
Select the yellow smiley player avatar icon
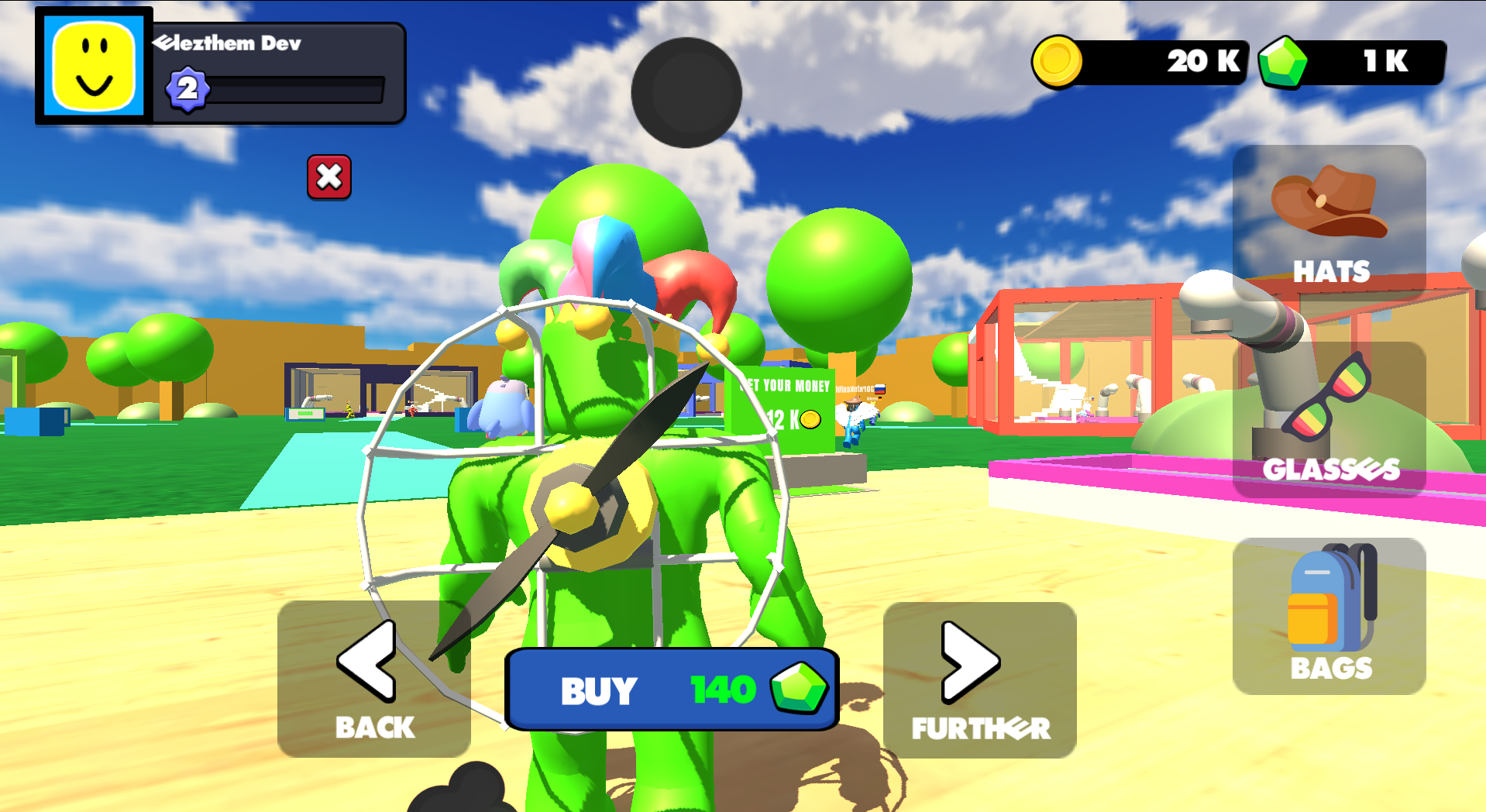pos(92,64)
